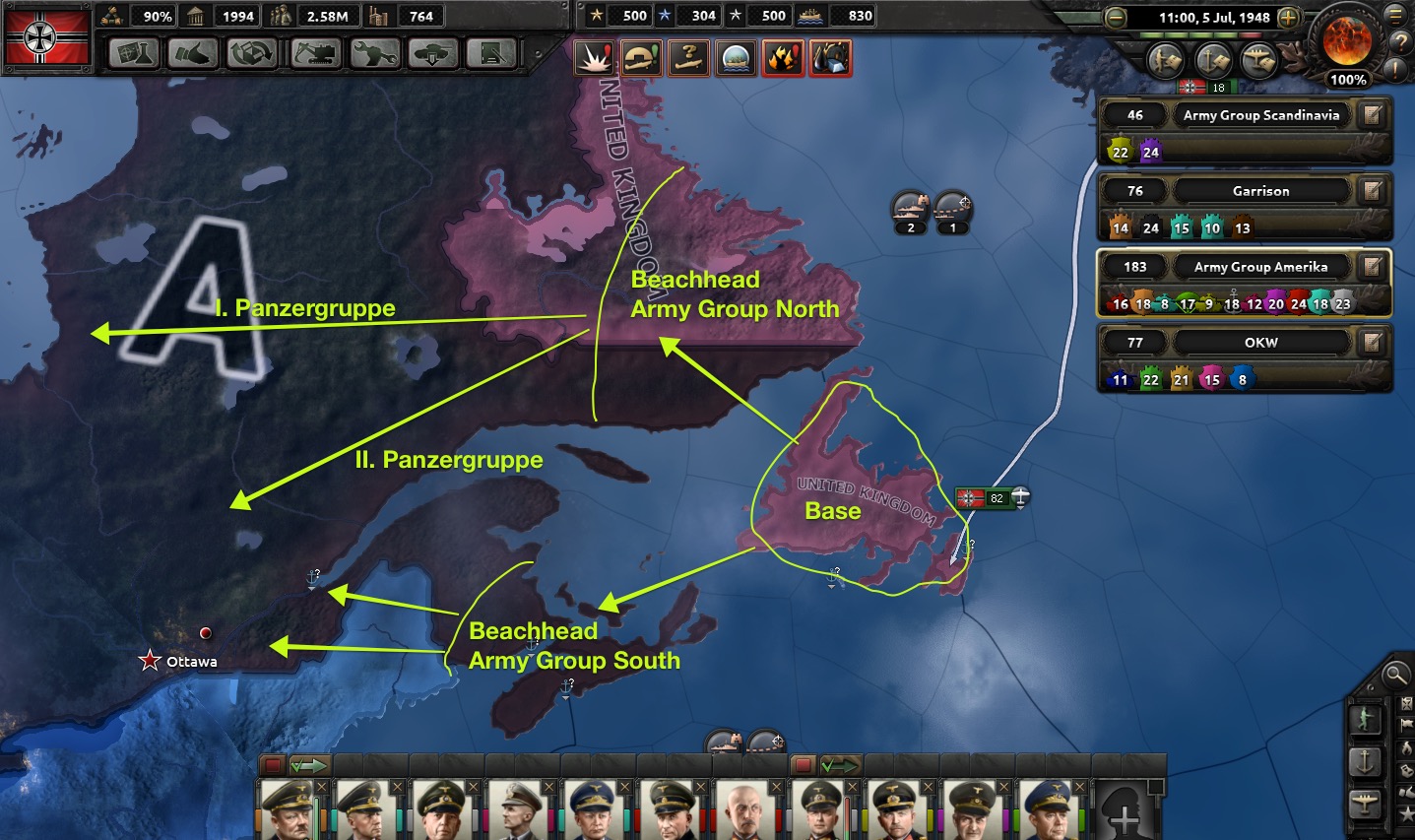This screenshot has height=840, width=1415.
Task: Open the Logistics menu
Action: 491,53
